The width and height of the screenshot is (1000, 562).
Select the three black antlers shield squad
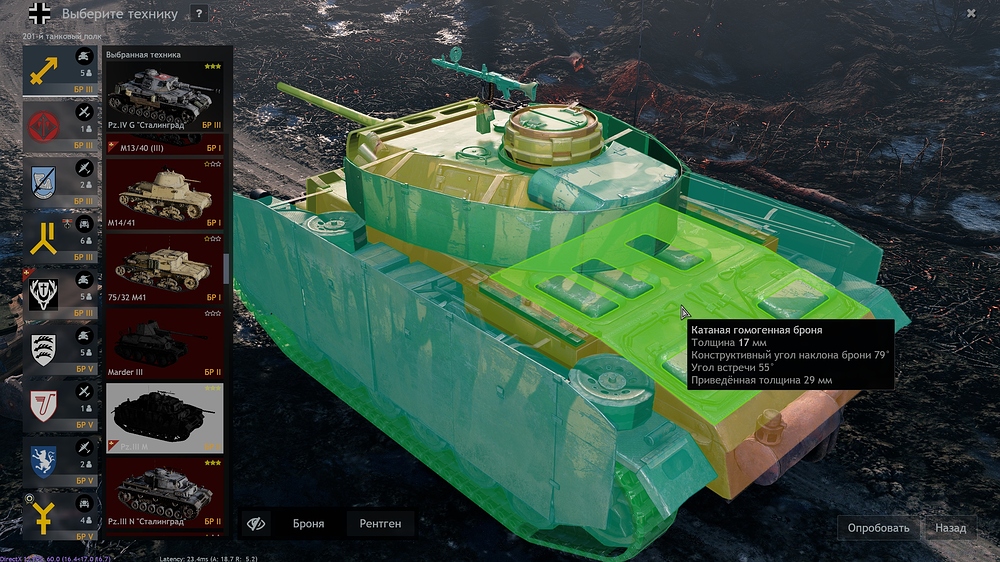tap(45, 350)
